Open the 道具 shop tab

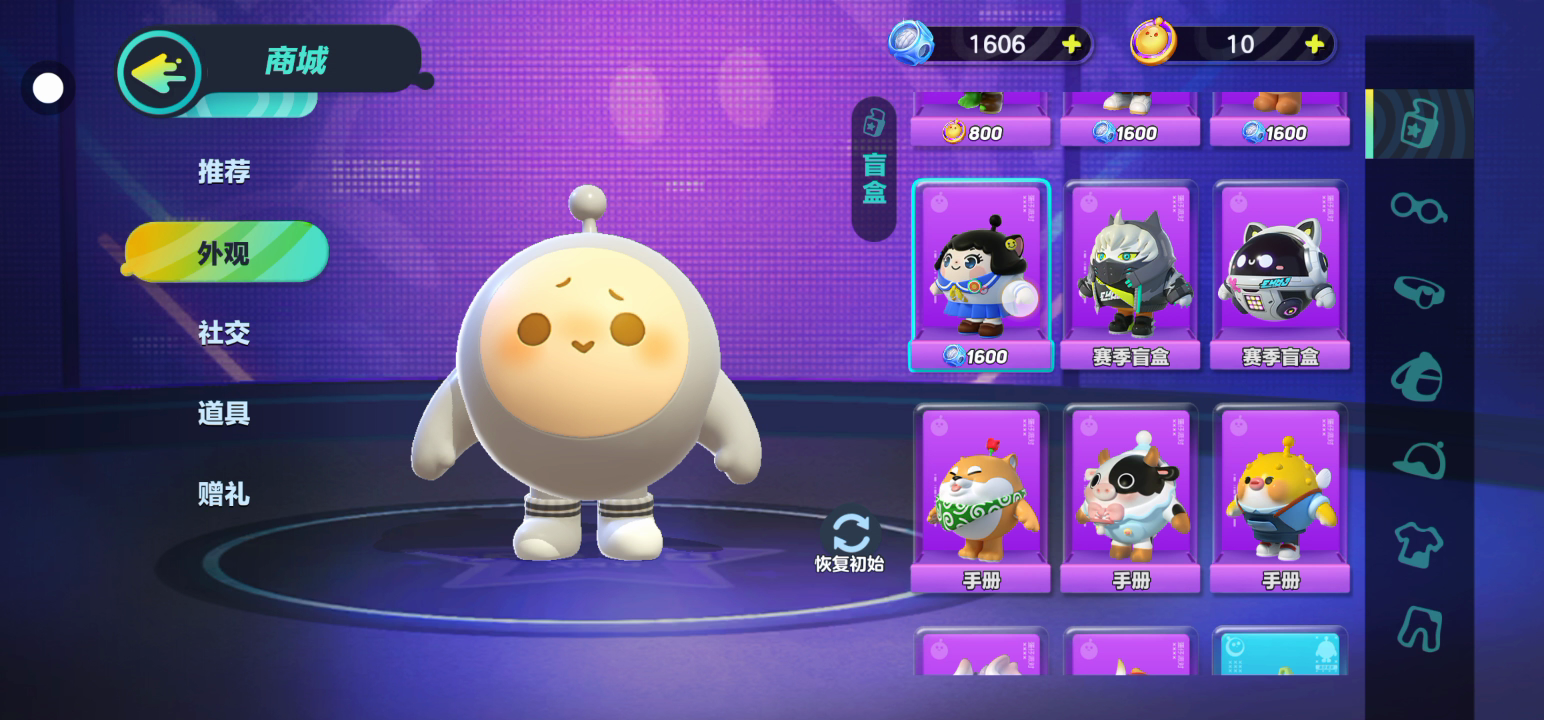223,413
